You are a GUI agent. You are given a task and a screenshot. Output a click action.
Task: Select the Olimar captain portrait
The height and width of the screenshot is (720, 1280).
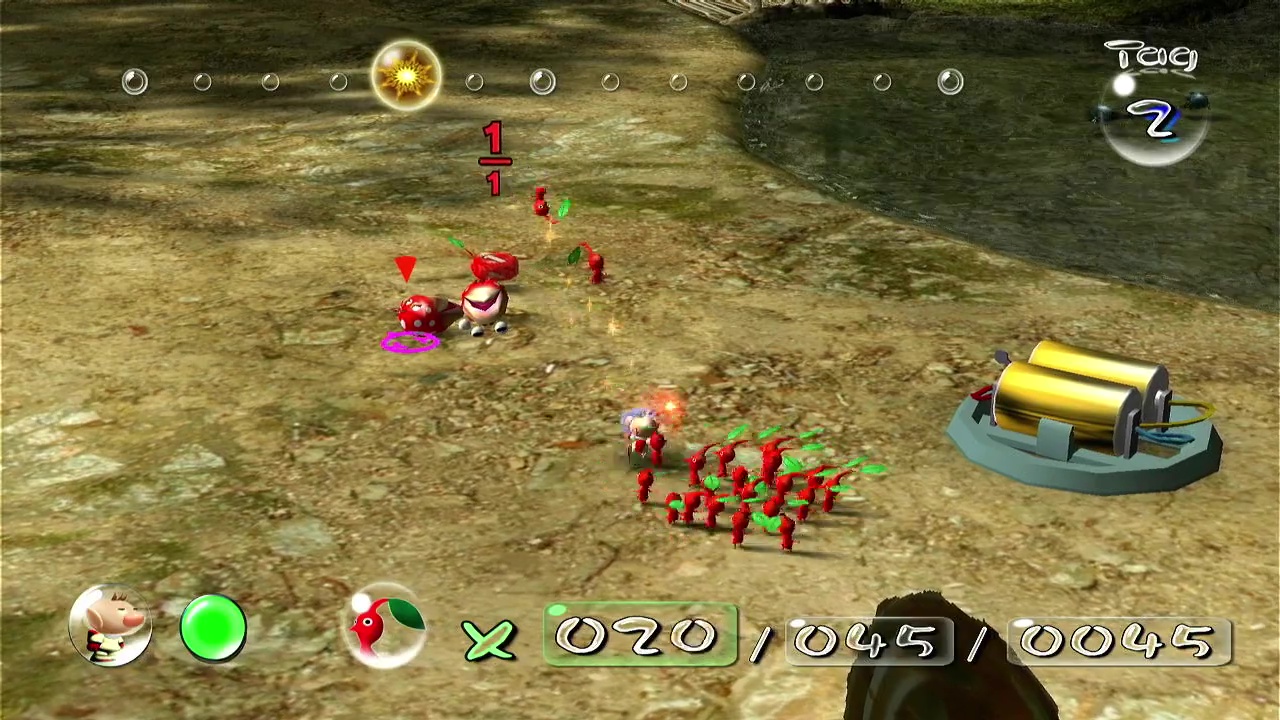pos(110,627)
